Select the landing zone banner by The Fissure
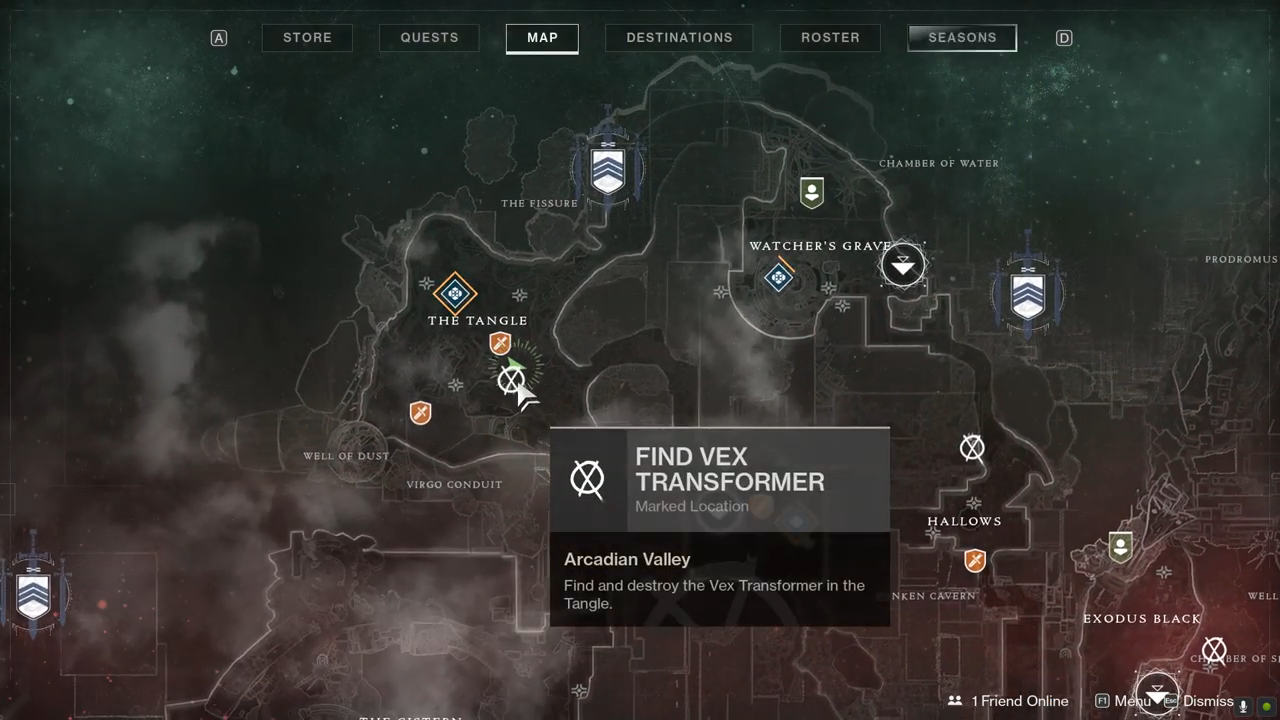The height and width of the screenshot is (720, 1280). pos(607,170)
